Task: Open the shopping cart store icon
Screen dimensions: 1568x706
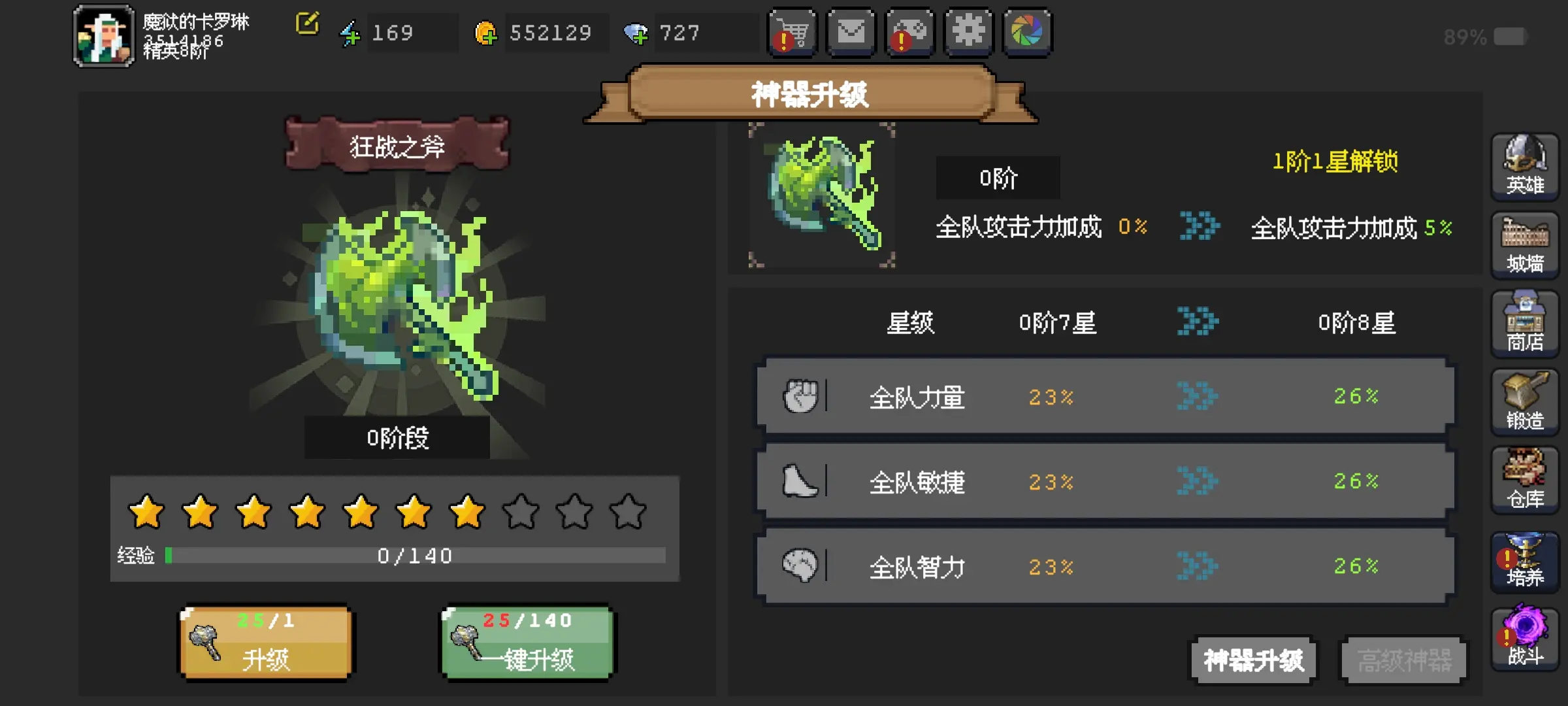Action: (792, 33)
